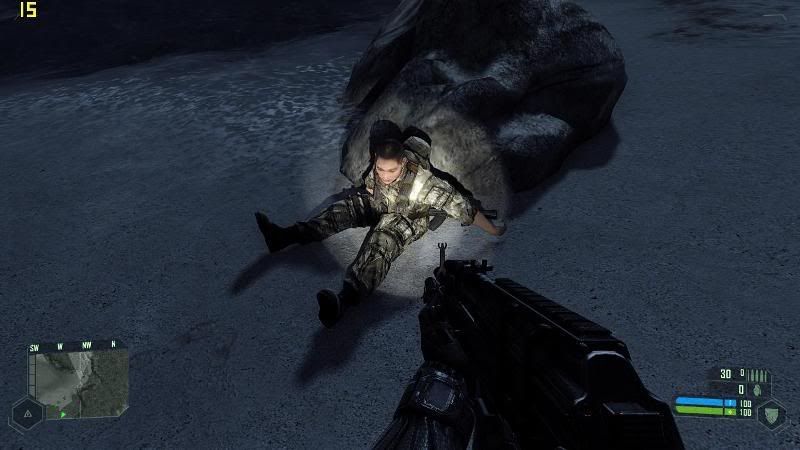800x450 pixels.
Task: Click the bullet fire-mode indicator
Action: (759, 374)
